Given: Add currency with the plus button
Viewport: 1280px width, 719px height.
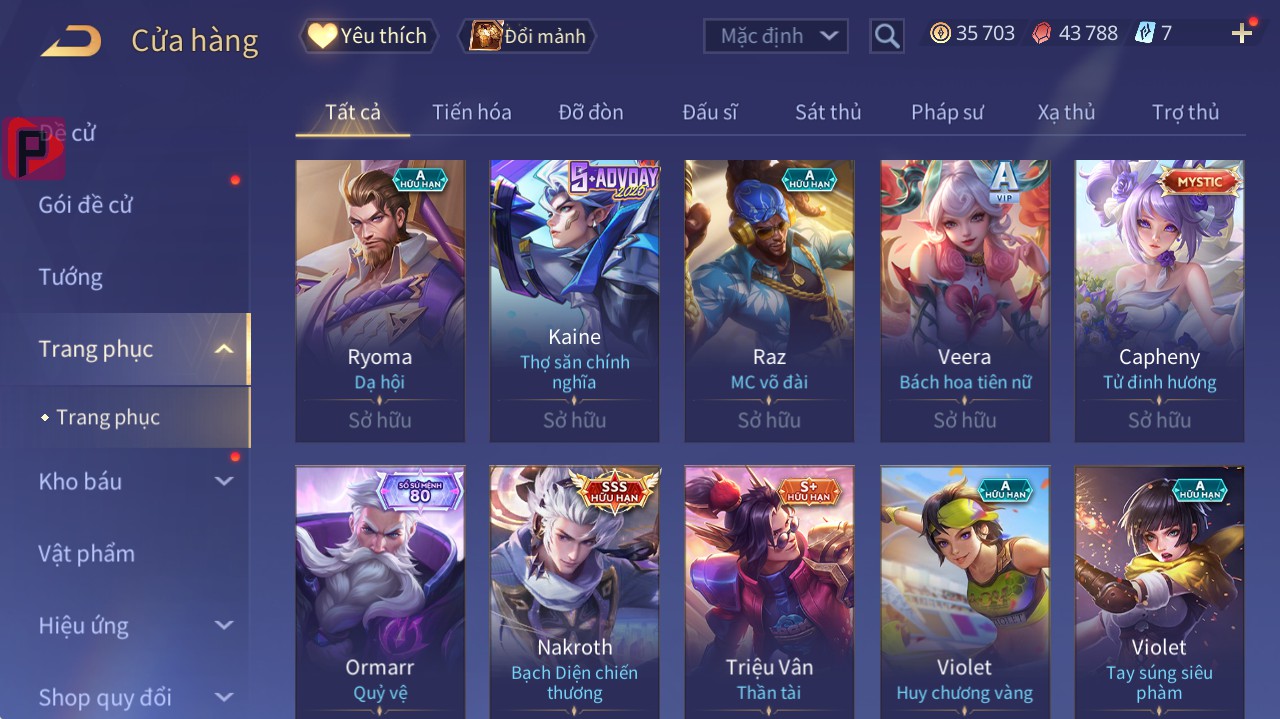Looking at the screenshot, I should click(1242, 34).
